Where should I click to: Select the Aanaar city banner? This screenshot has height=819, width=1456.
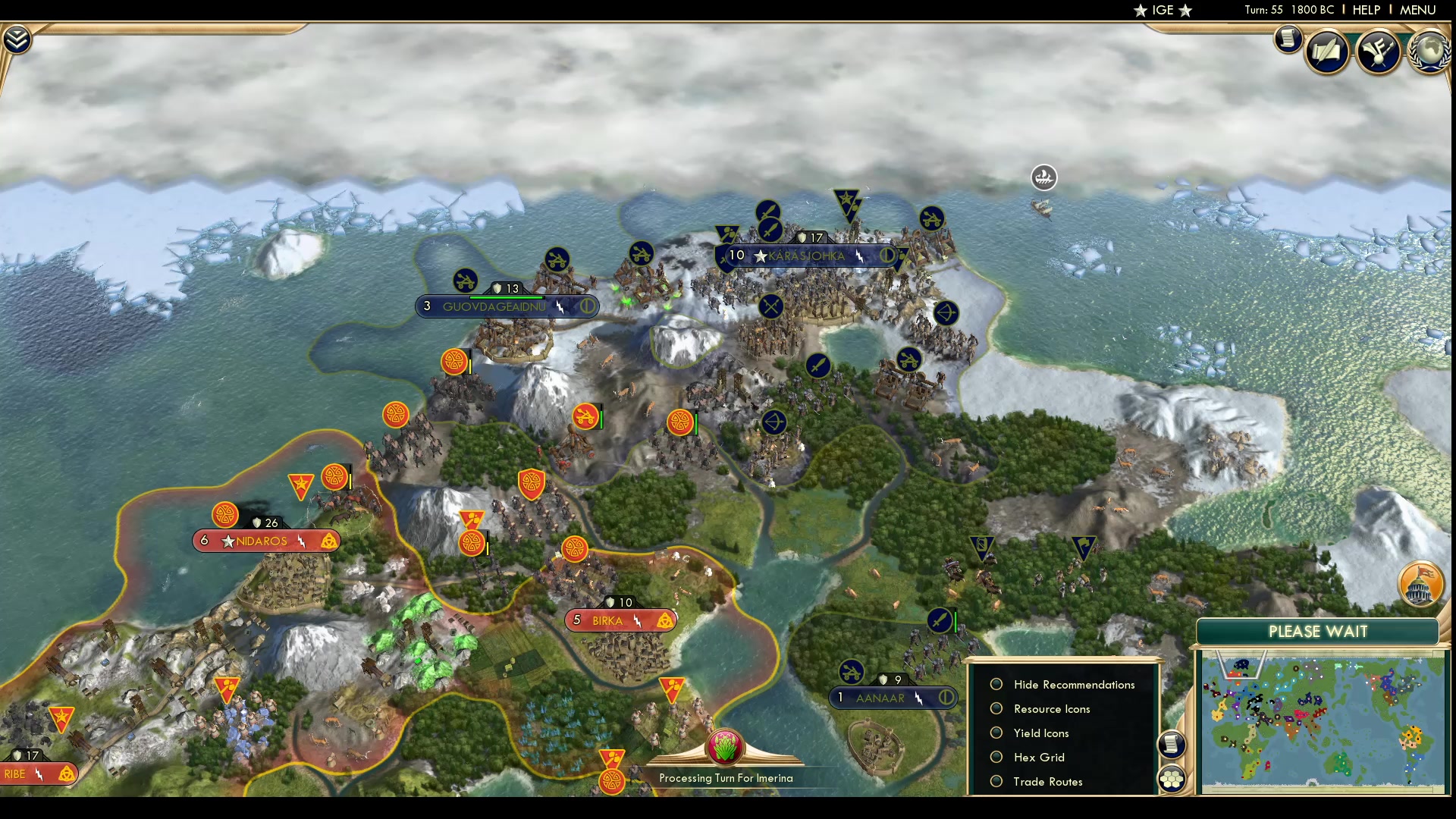coord(880,698)
